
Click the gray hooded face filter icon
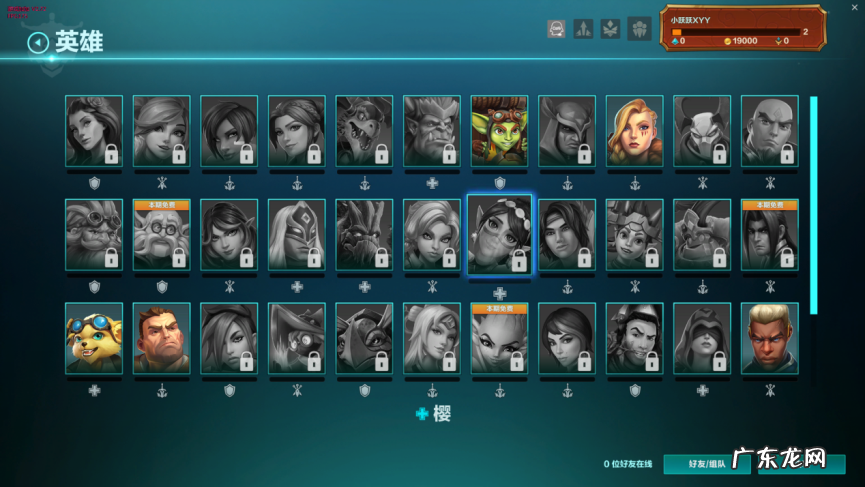(557, 29)
